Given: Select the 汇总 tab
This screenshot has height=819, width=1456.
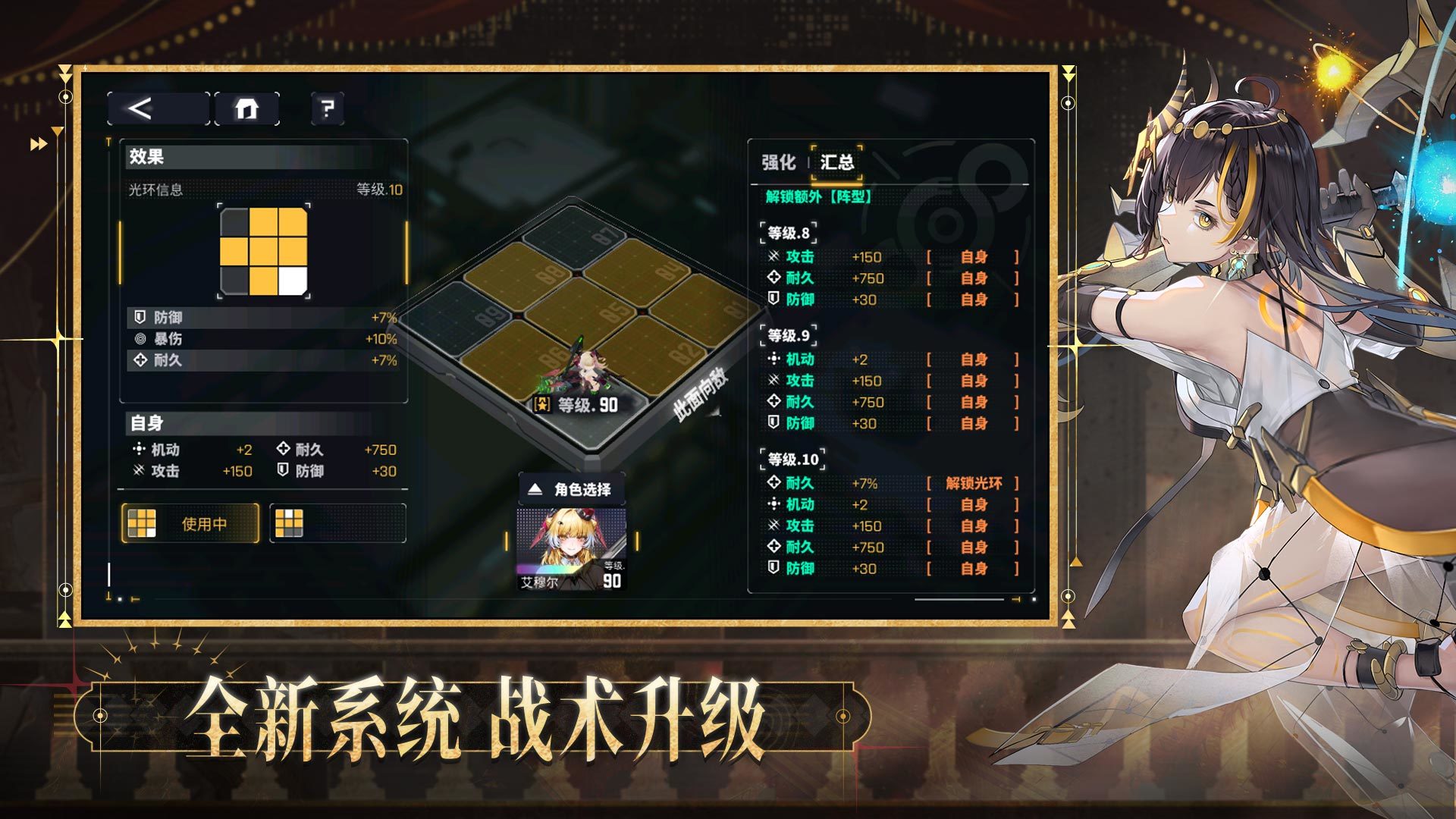Looking at the screenshot, I should point(837,161).
